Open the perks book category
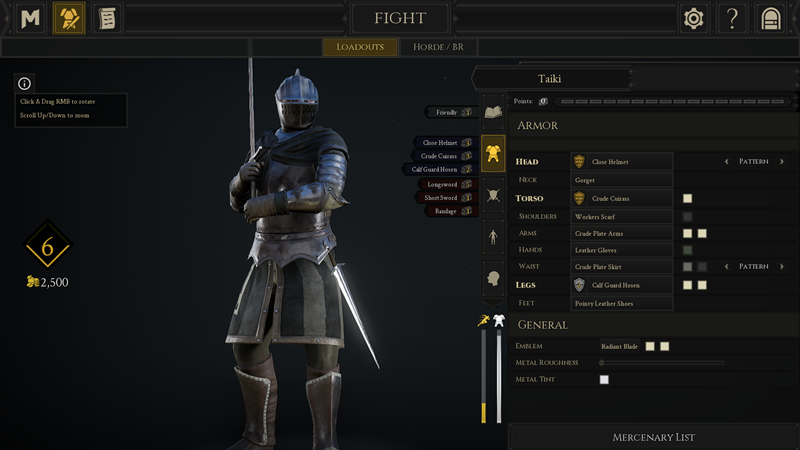Screen dimensions: 800x450 pyautogui.click(x=493, y=112)
